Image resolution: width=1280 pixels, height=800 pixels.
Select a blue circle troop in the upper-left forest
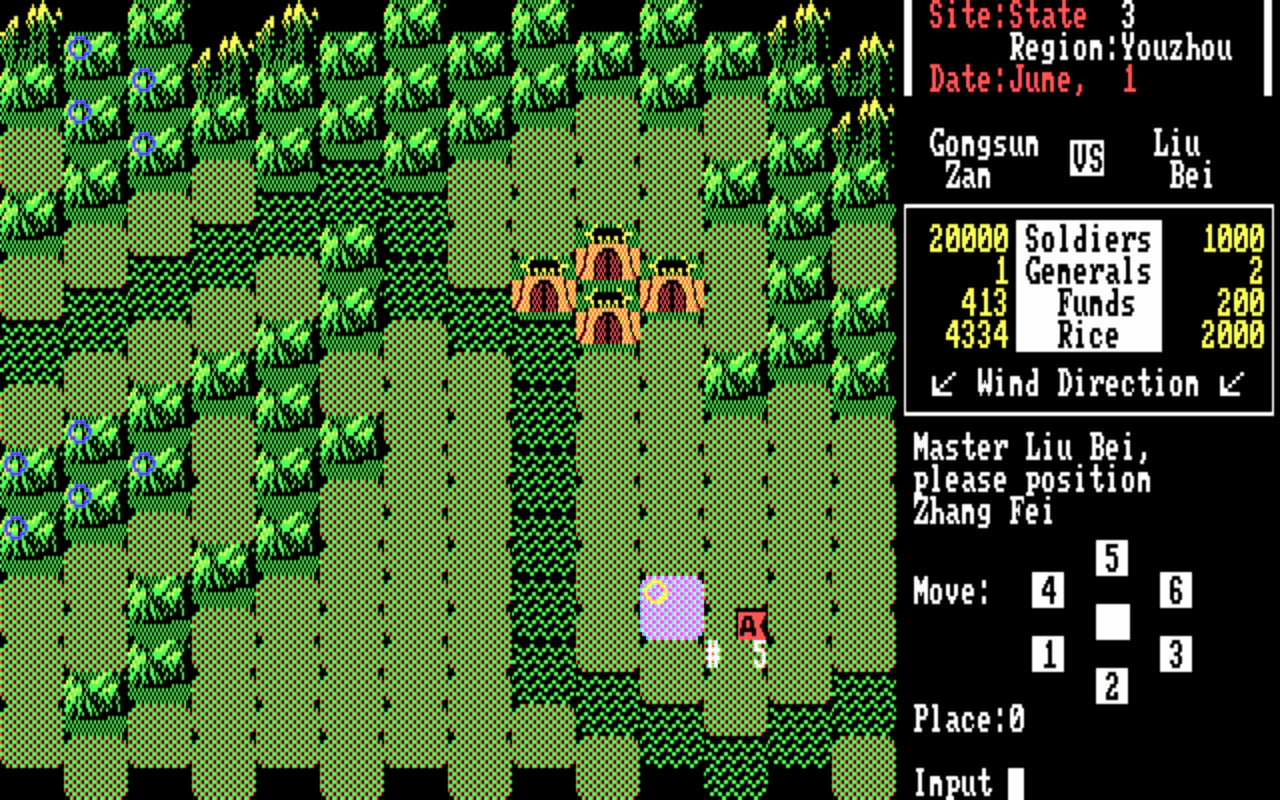pos(80,48)
